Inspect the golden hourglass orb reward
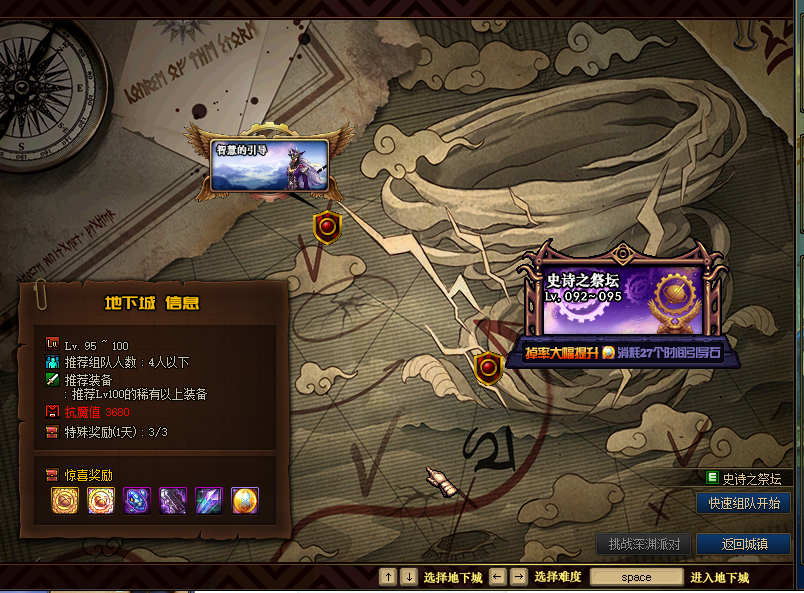 tap(245, 500)
